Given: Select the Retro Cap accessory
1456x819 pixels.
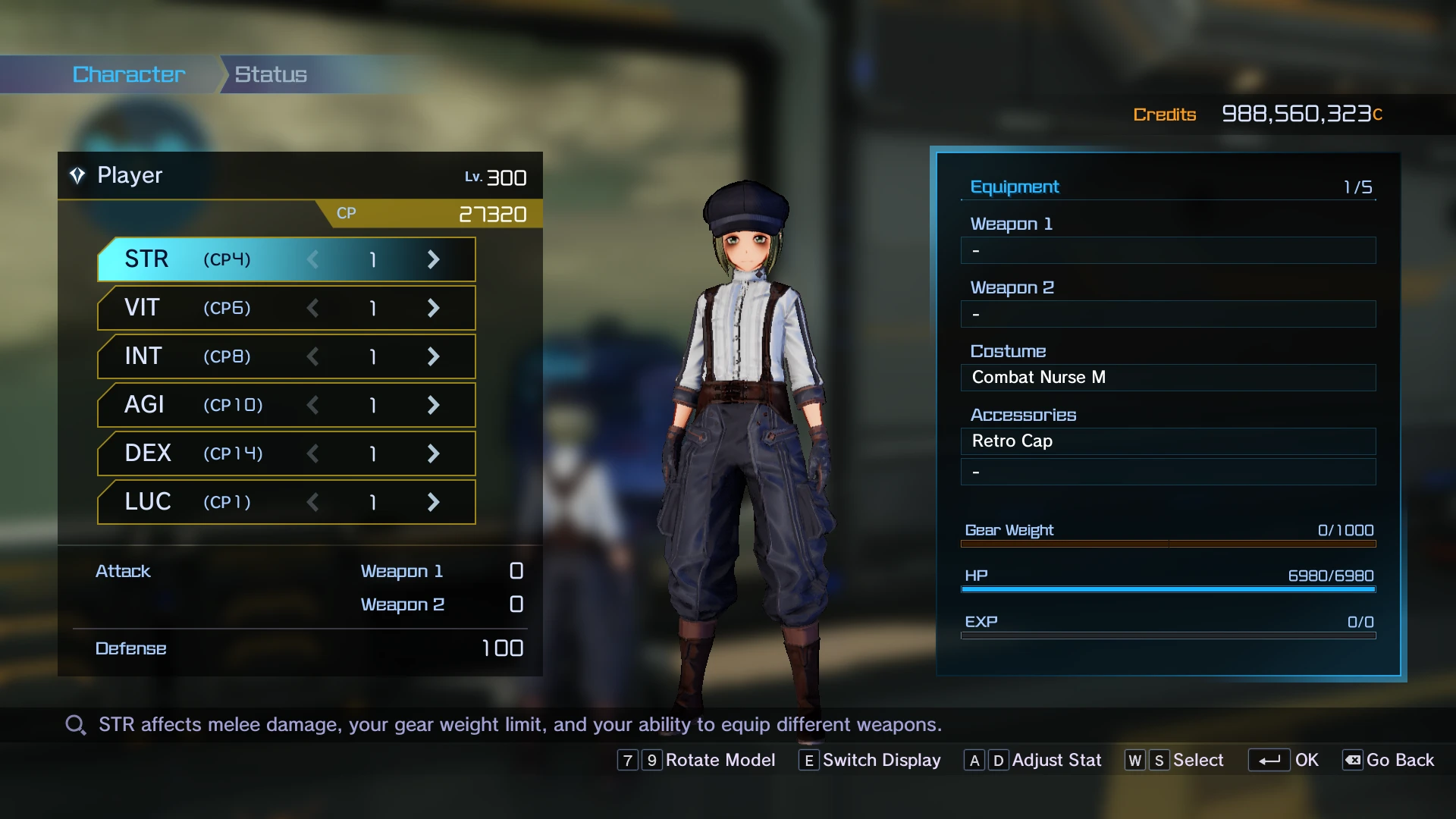Looking at the screenshot, I should tap(1168, 441).
